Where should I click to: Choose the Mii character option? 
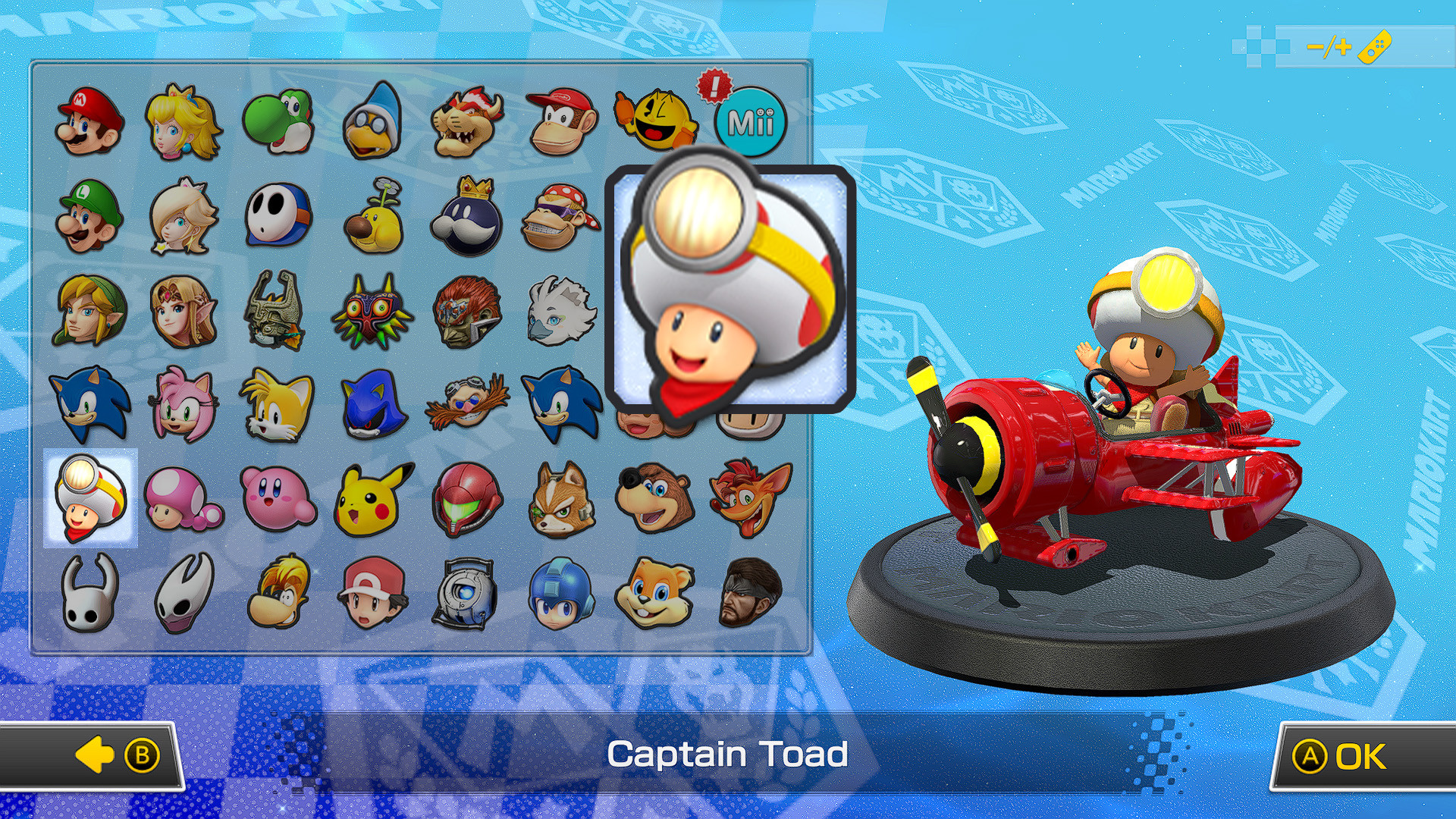(x=749, y=121)
